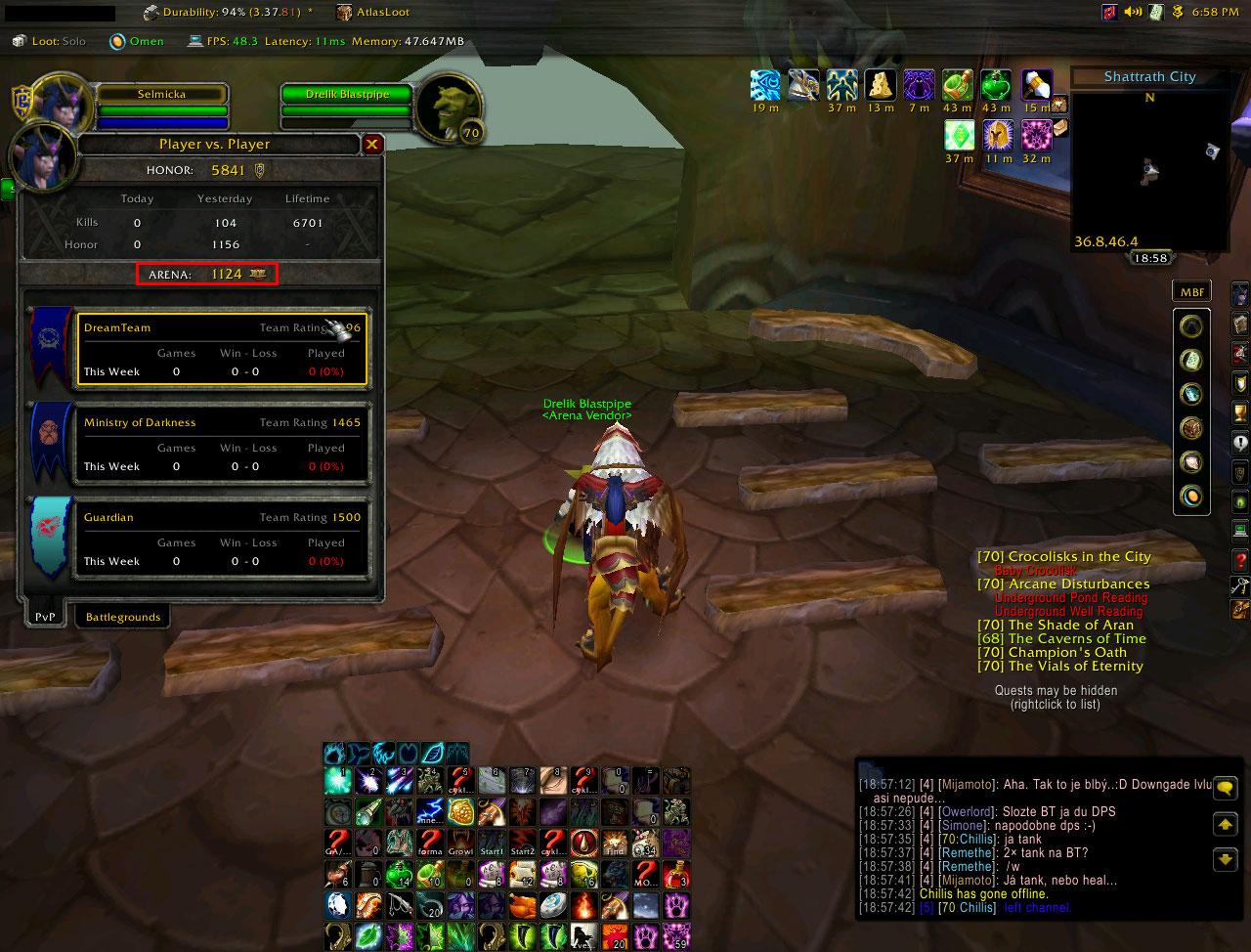Close the Player vs. Player window
The image size is (1251, 952).
371,145
